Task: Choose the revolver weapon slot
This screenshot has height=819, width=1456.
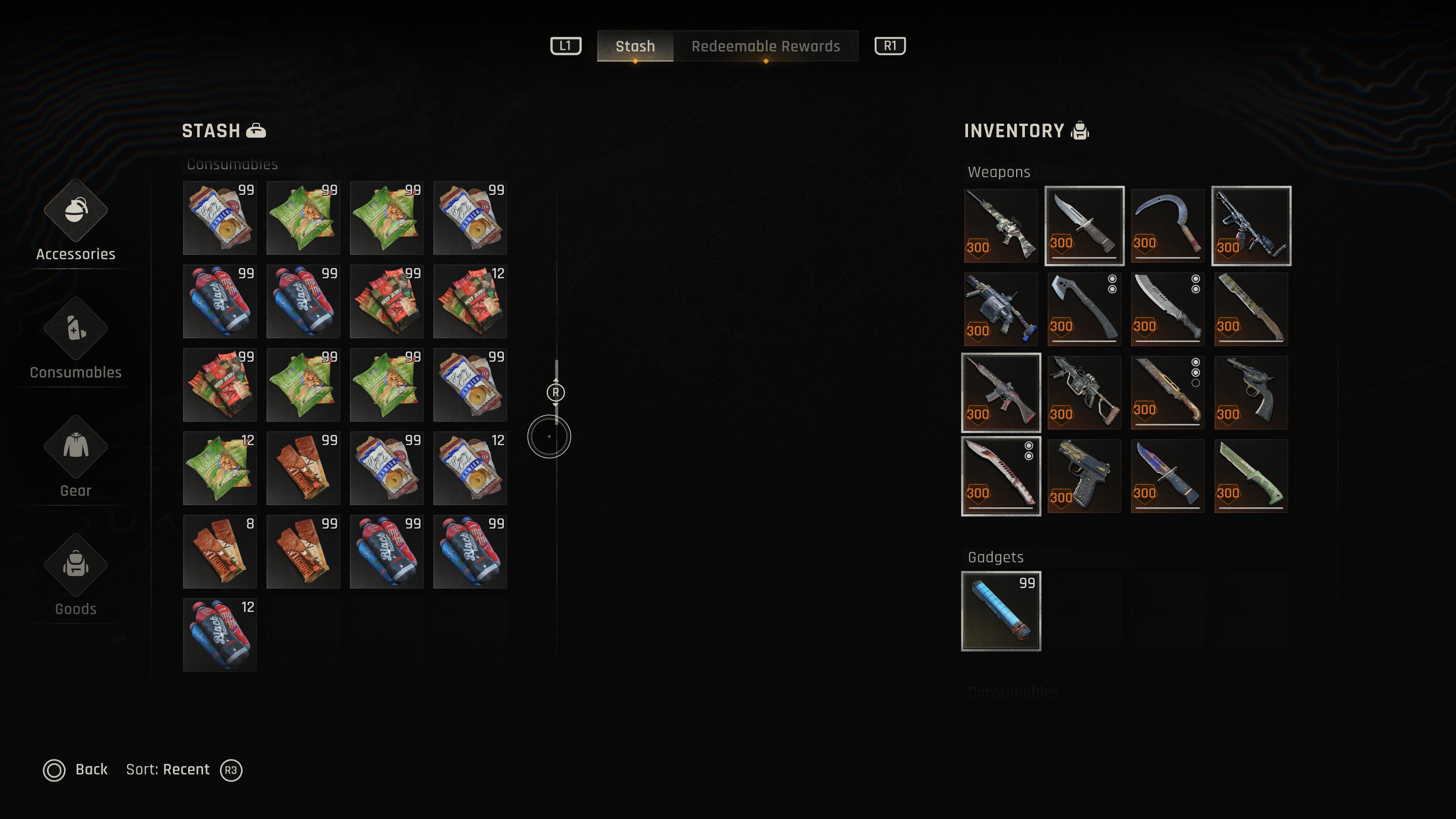Action: (1251, 392)
